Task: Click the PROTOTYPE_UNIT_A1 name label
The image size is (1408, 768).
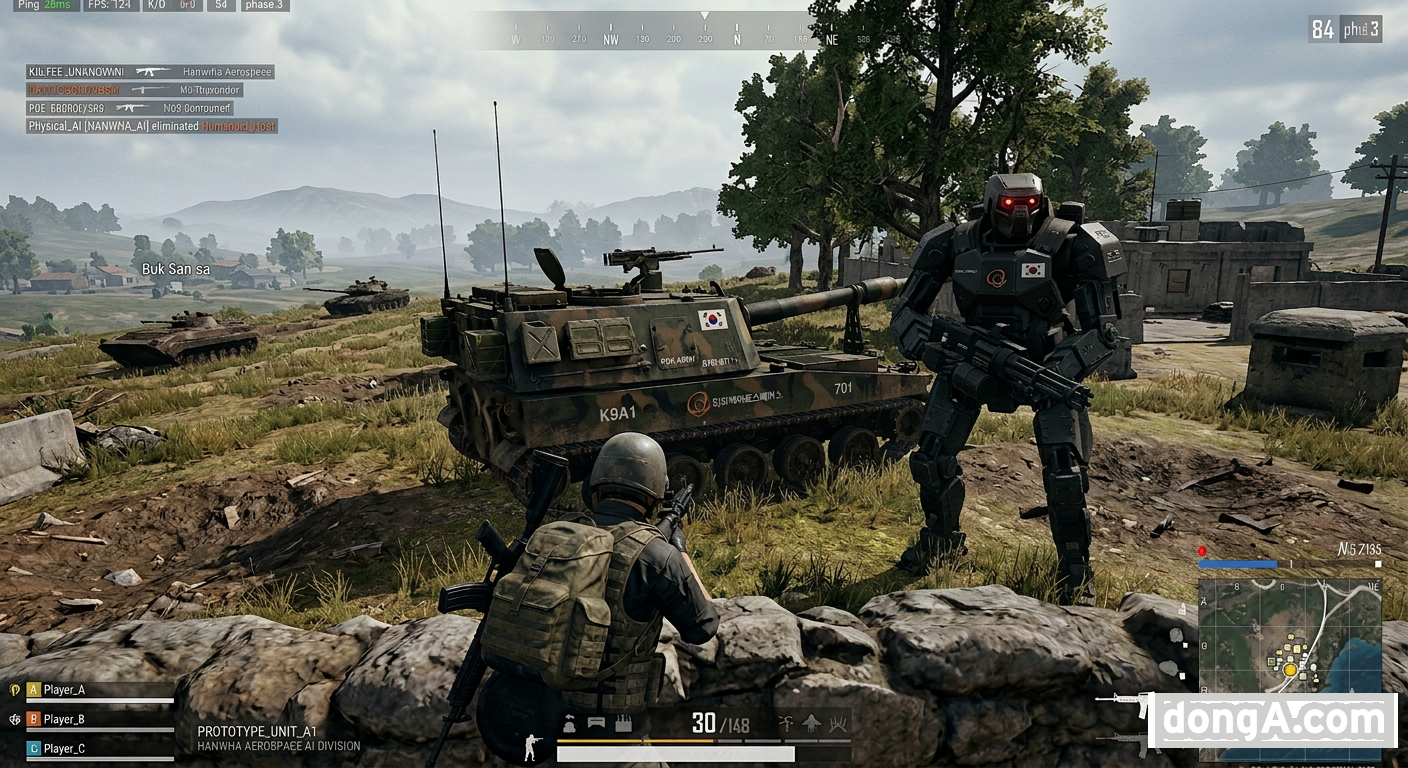Action: click(x=257, y=732)
